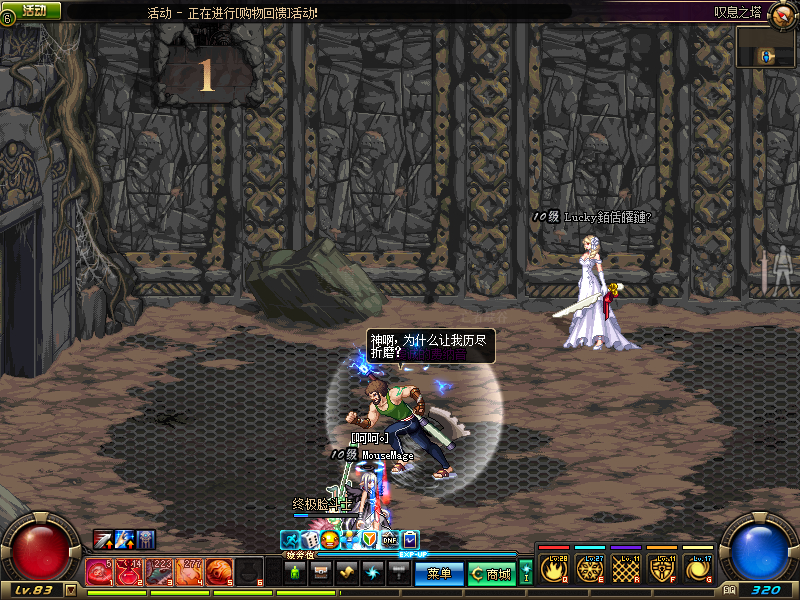The image size is (800, 600).
Task: Activate the lattice net skill on R
Action: click(x=625, y=569)
